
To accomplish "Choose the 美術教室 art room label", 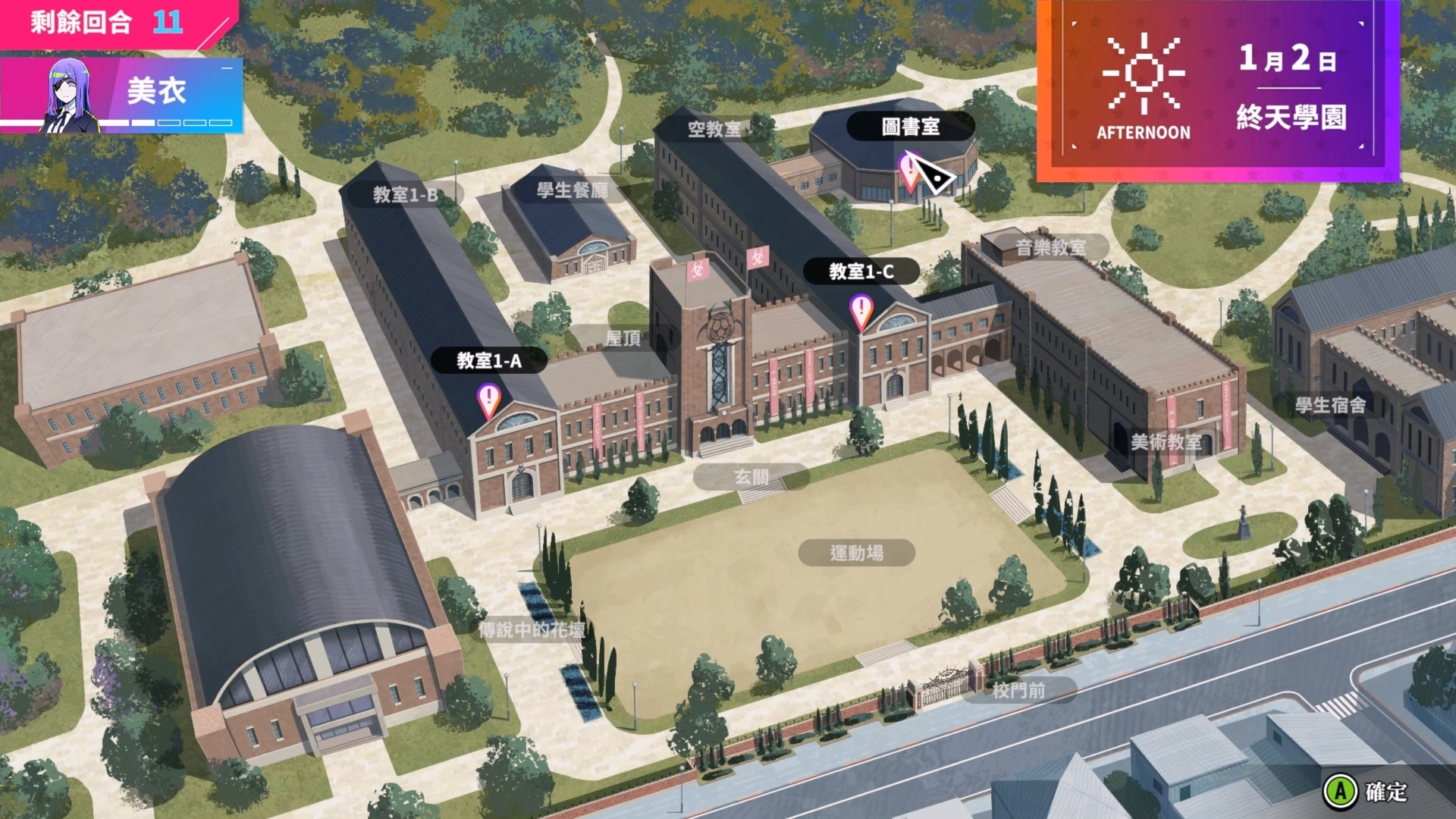I will pos(1166,442).
